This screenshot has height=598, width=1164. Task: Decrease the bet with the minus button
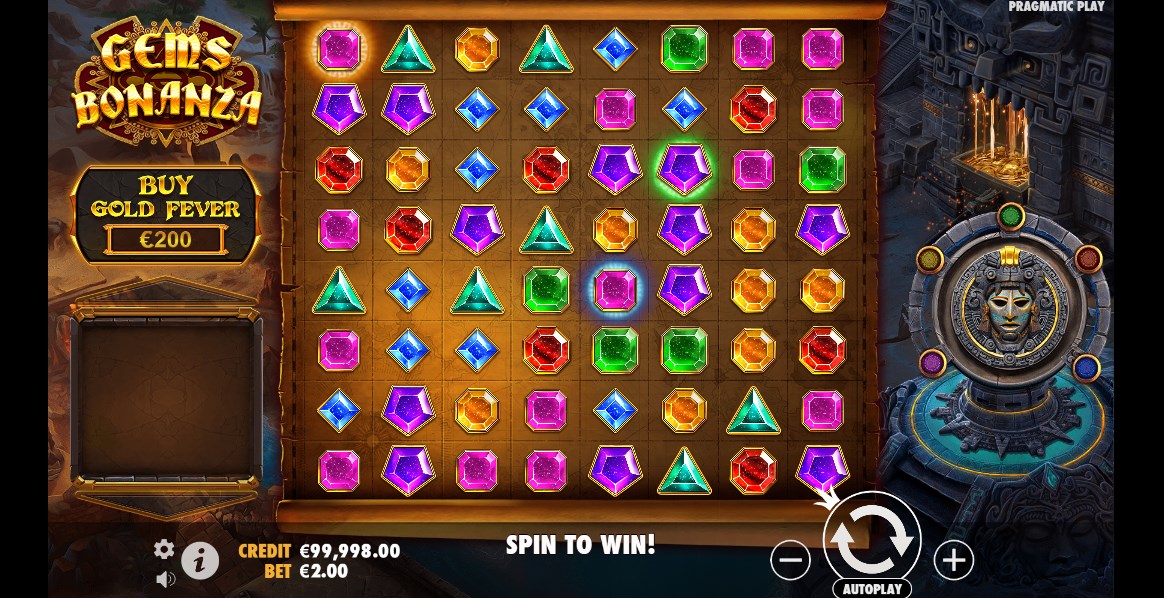[x=790, y=561]
